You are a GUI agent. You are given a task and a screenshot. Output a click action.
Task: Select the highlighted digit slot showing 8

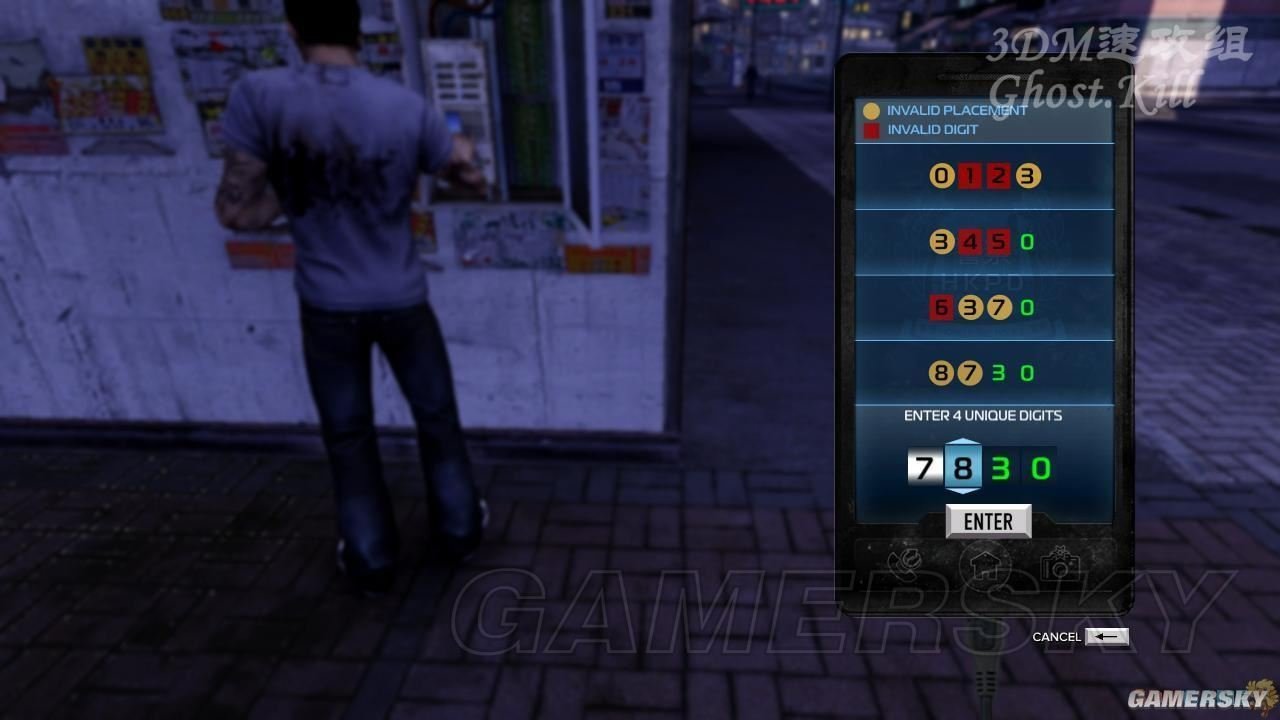(x=963, y=468)
